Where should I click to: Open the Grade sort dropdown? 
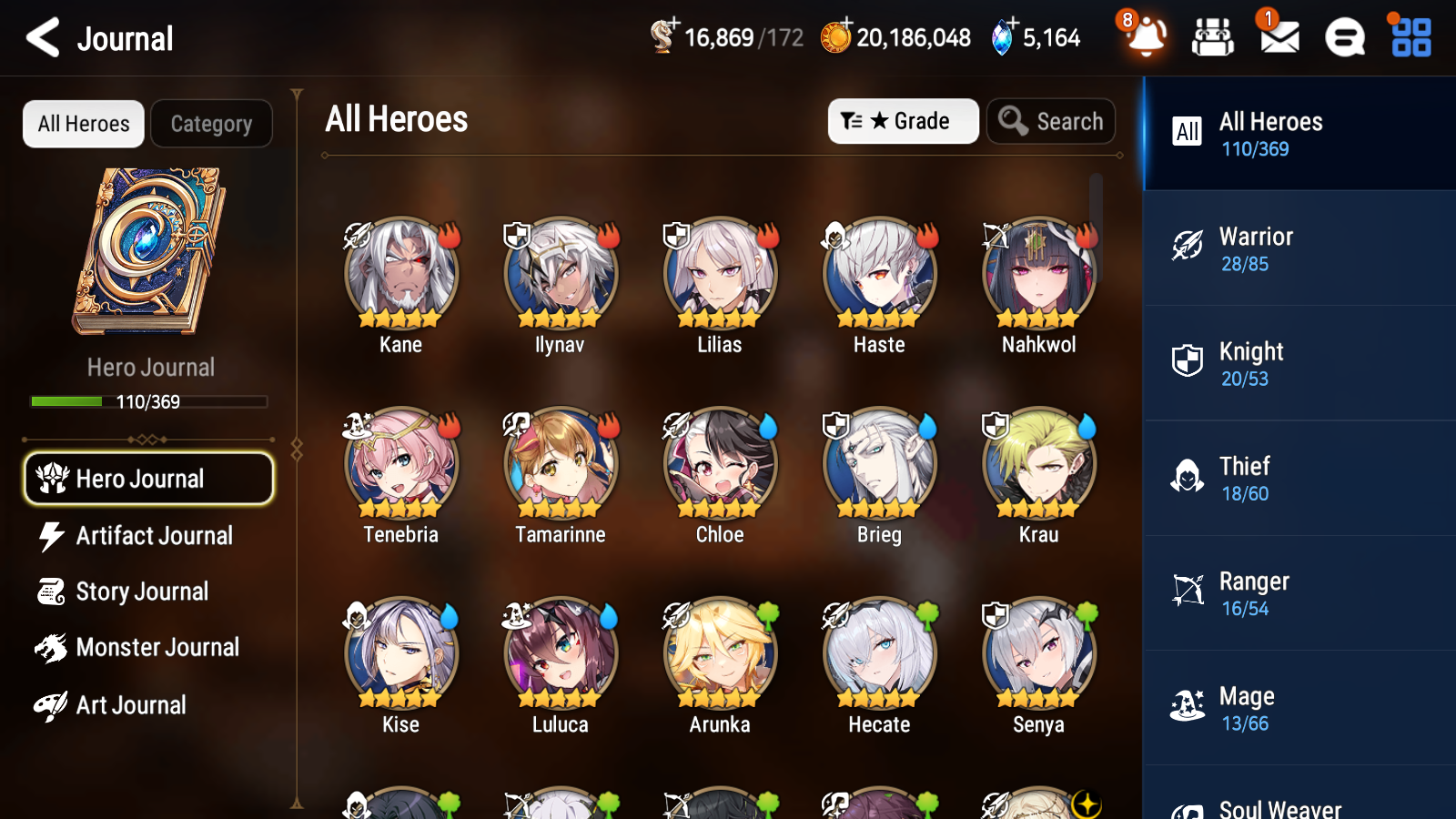(x=902, y=120)
